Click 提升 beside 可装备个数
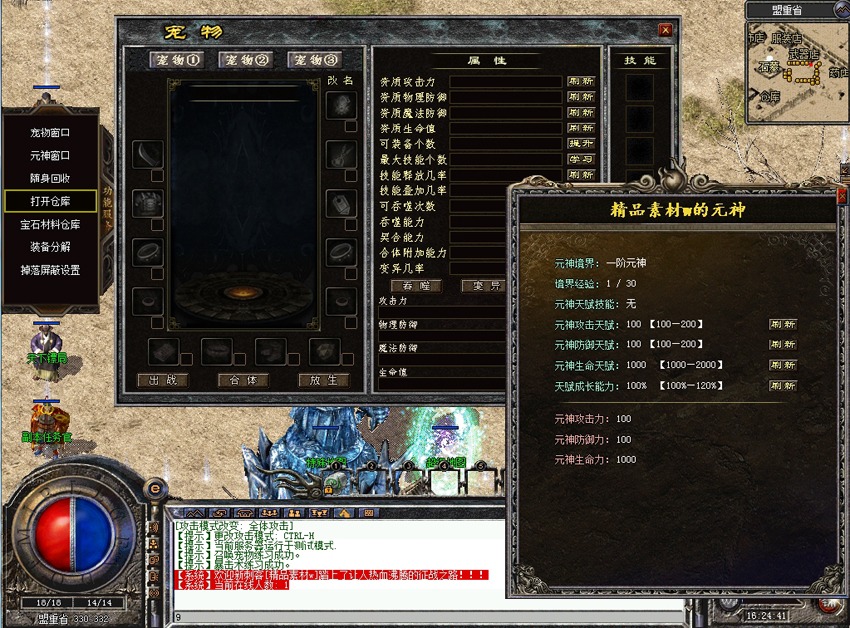The image size is (850, 628). pos(581,143)
